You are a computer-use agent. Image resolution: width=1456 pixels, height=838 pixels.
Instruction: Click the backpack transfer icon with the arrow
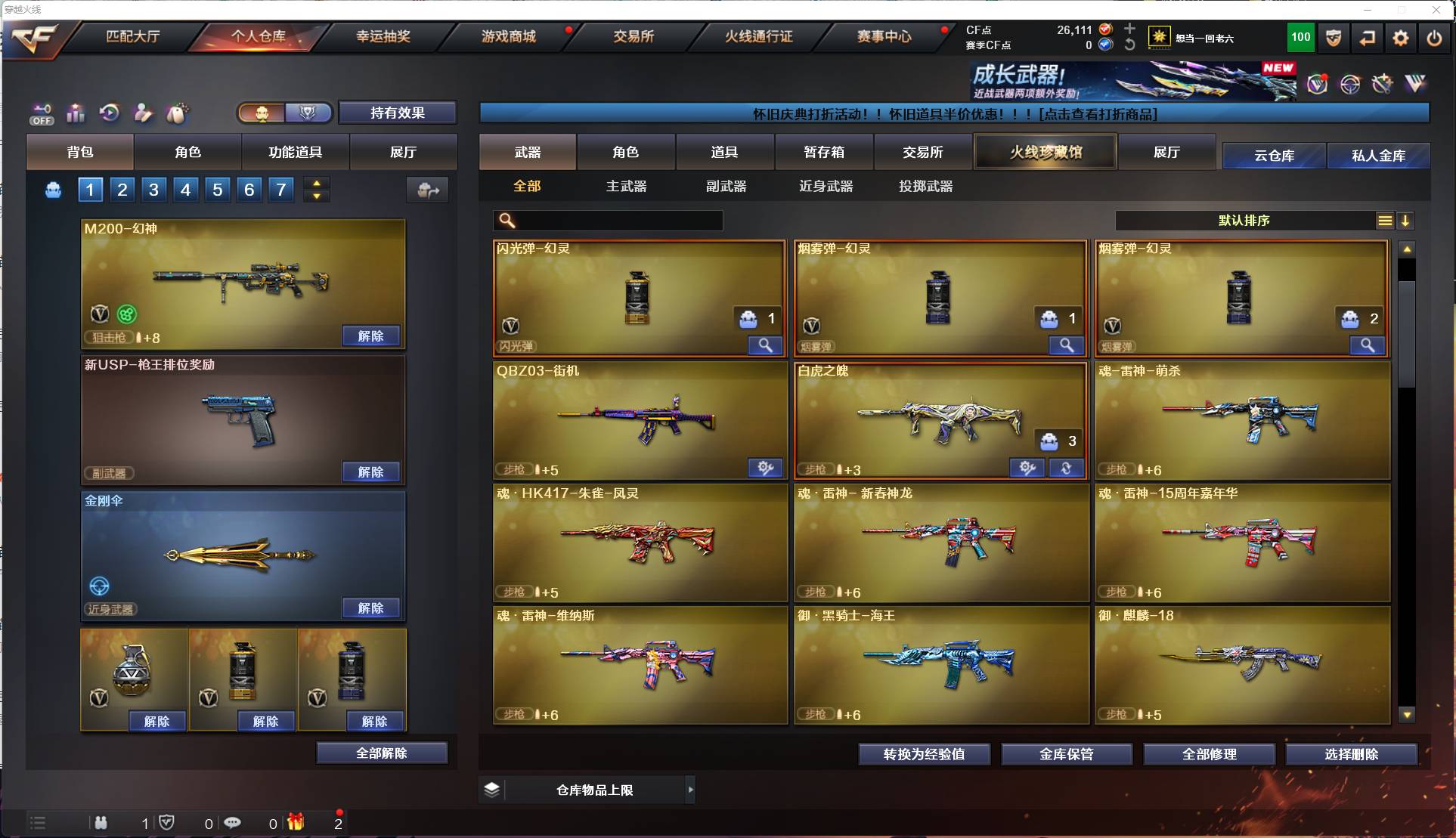pos(427,190)
